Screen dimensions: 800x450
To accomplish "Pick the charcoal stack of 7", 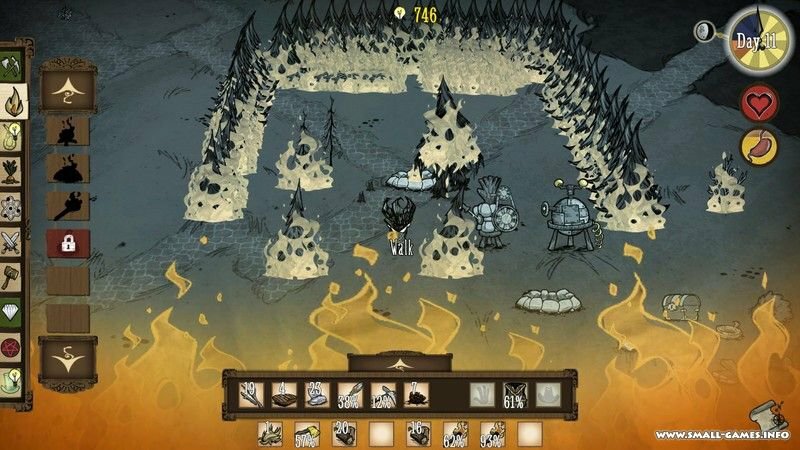I will (x=416, y=396).
